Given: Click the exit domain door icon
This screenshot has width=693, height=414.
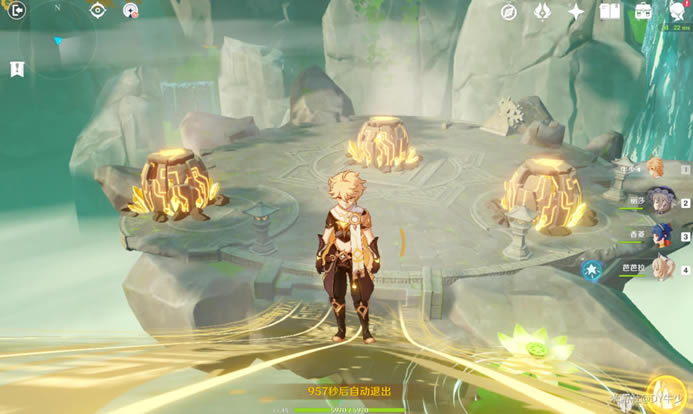Looking at the screenshot, I should (17, 11).
